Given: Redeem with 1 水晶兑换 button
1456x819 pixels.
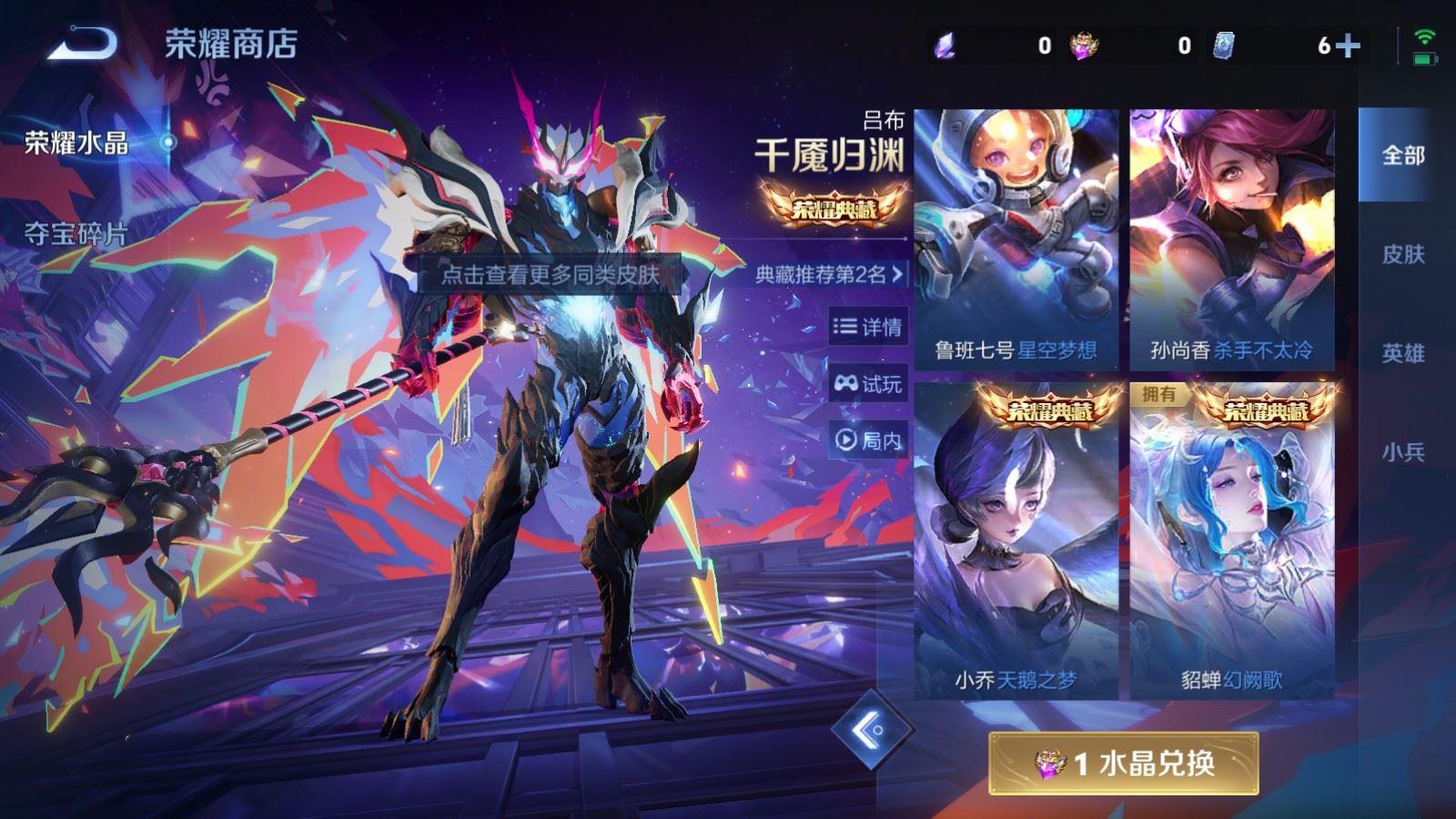Looking at the screenshot, I should [1124, 763].
